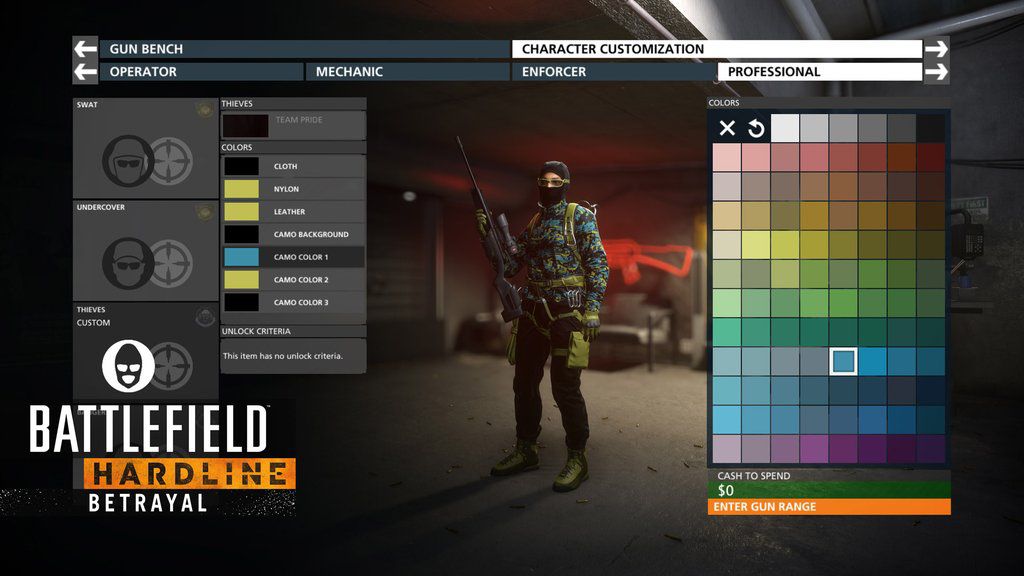Viewport: 1024px width, 576px height.
Task: Enter the Gun Range
Action: pos(830,507)
